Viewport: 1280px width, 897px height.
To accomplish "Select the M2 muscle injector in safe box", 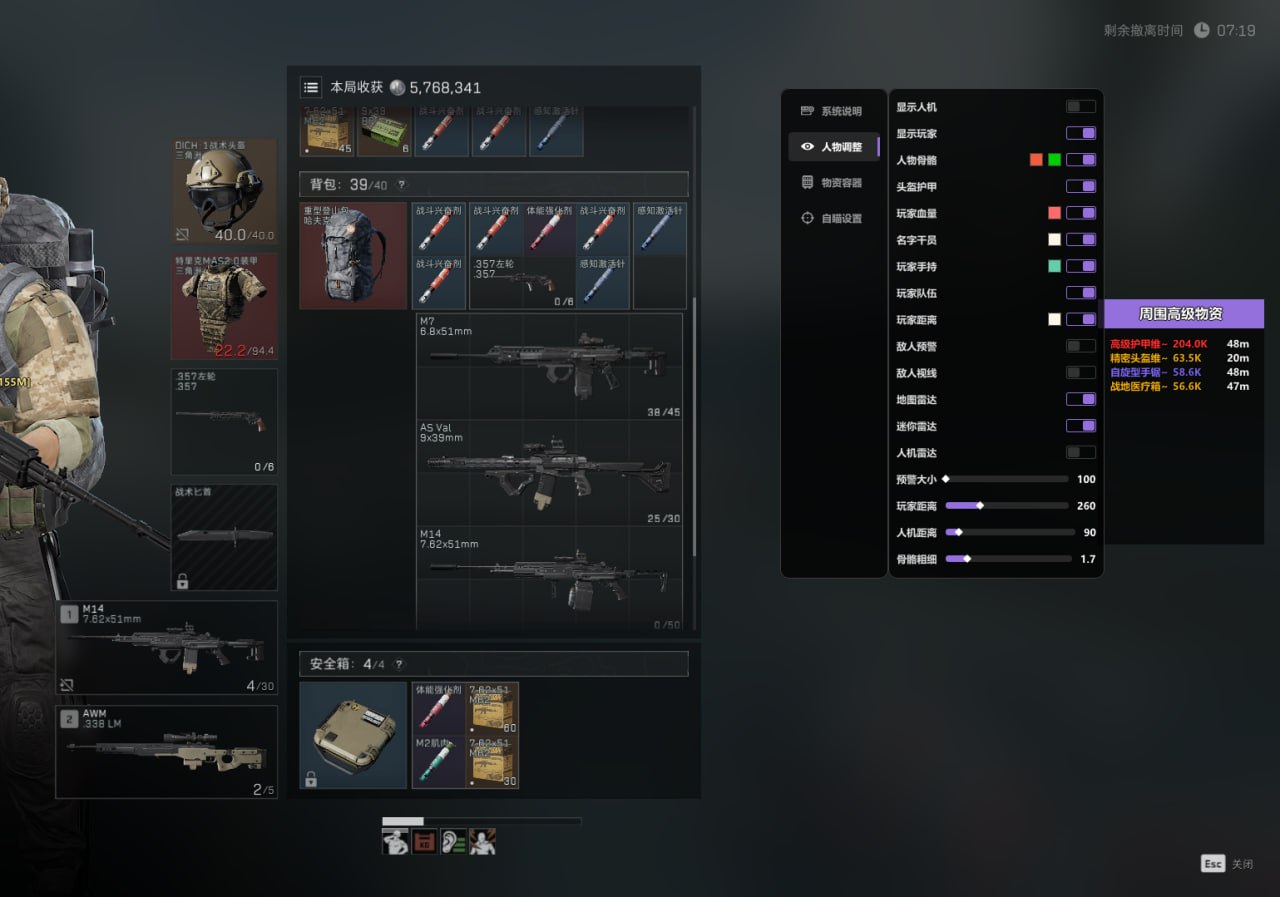I will click(438, 762).
